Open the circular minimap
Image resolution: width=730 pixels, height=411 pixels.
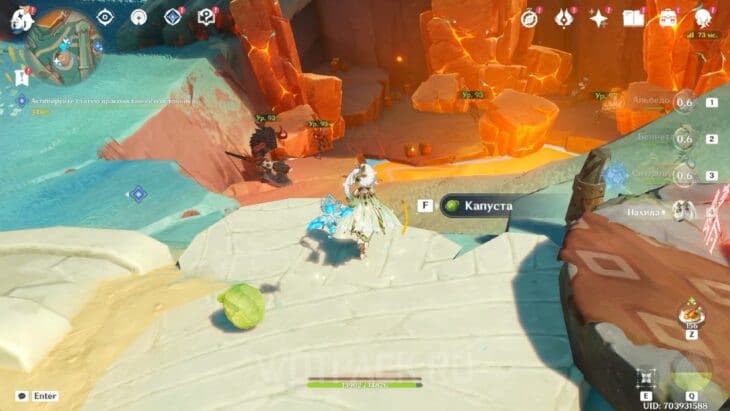pos(63,46)
